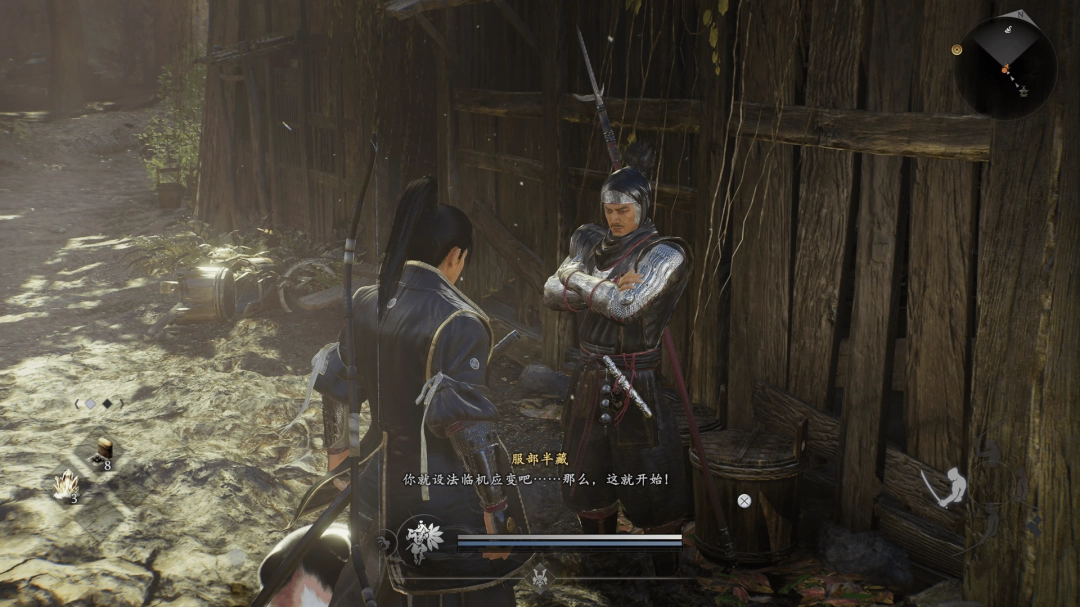The width and height of the screenshot is (1080, 607).
Task: Click the samurai helmet diamond icon
Action: [541, 578]
